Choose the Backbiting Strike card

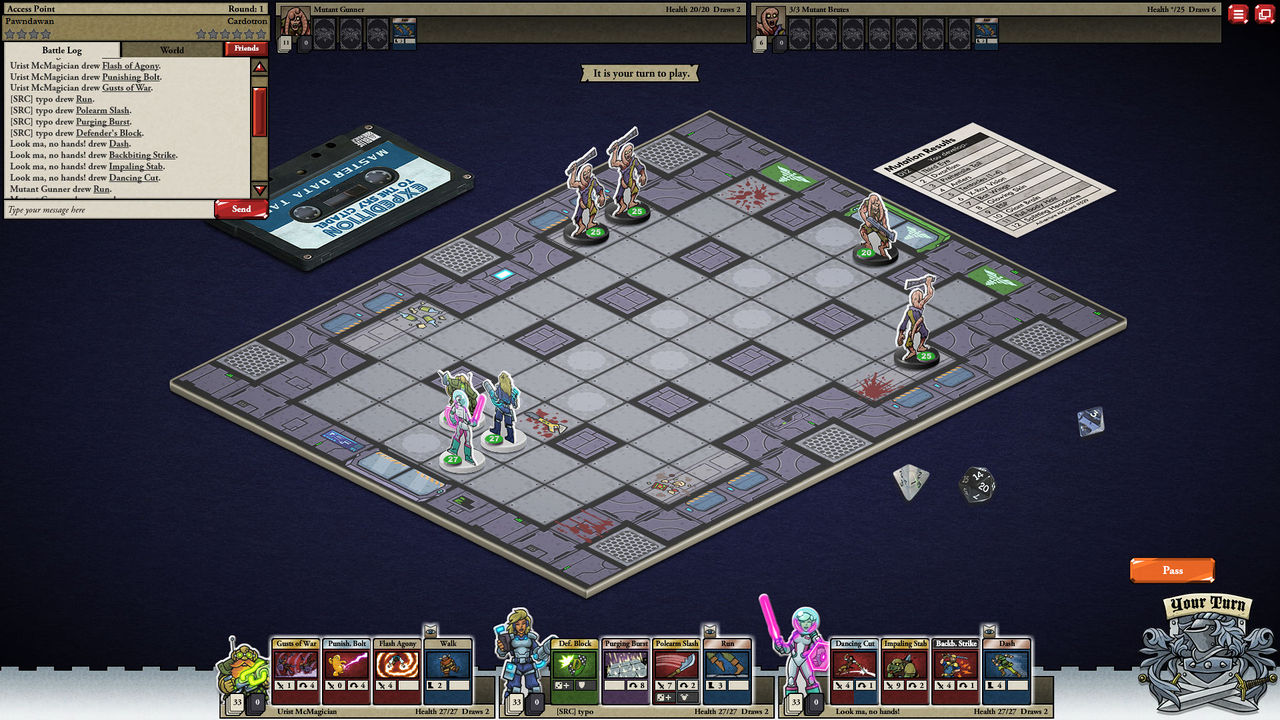(956, 671)
